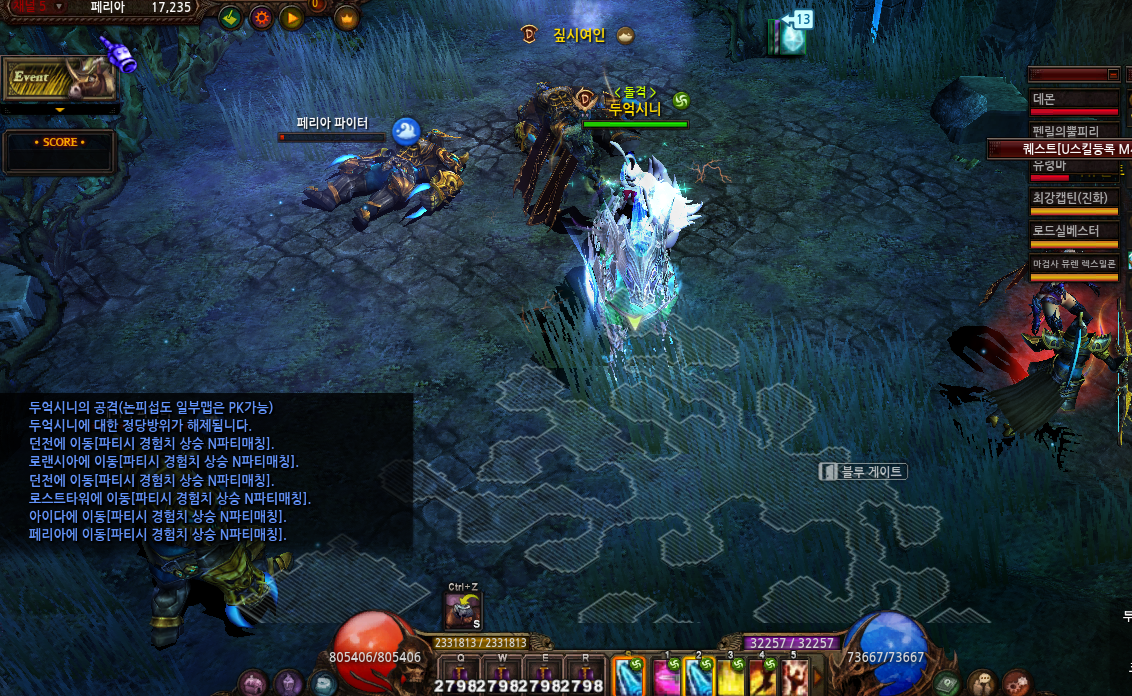
Task: Open the chat bubble icon
Action: pos(984,683)
